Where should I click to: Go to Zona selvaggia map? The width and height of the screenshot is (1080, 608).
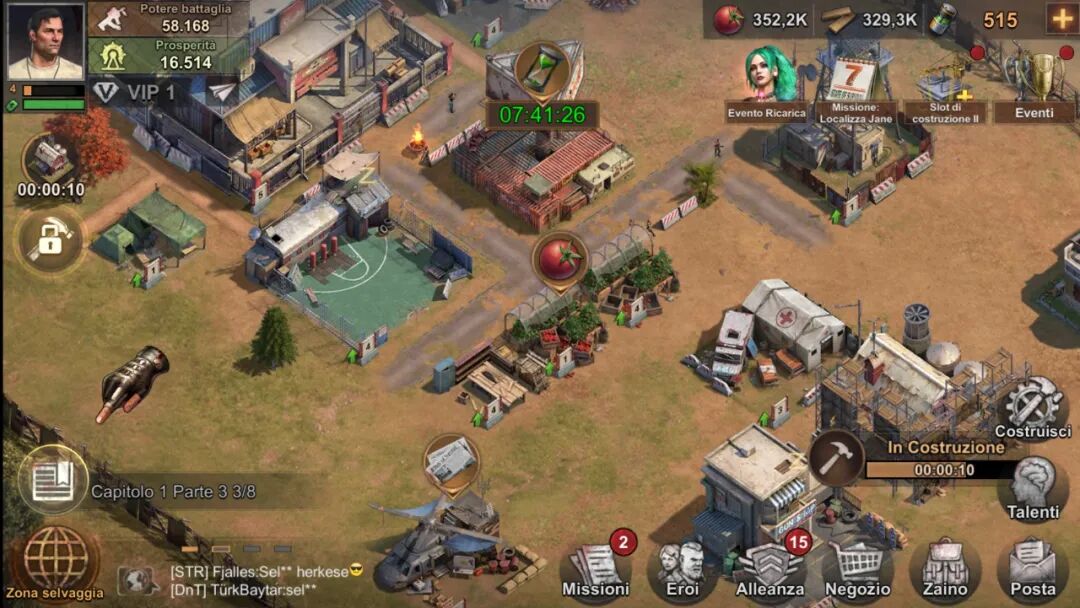click(56, 562)
